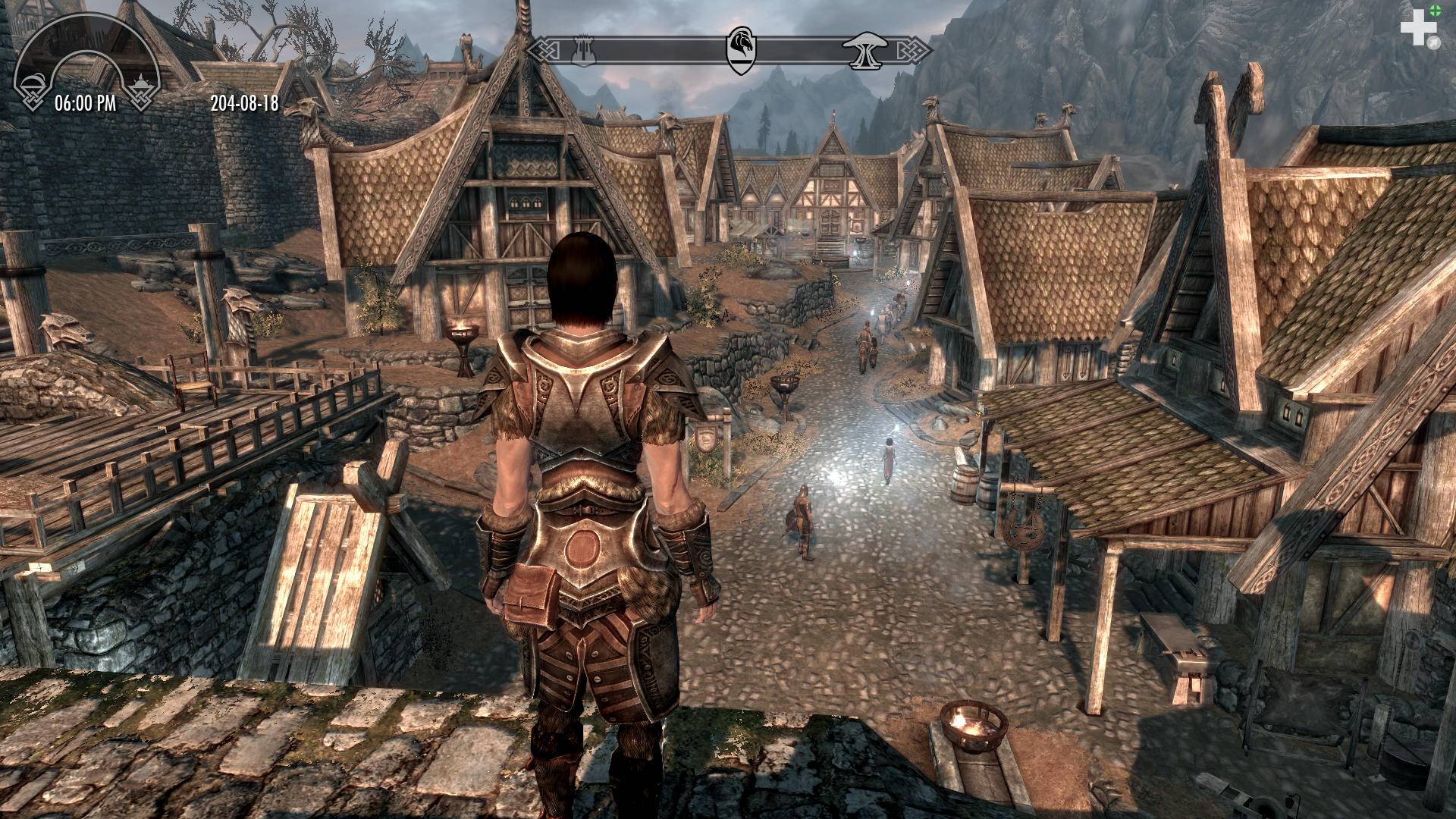1456x819 pixels.
Task: Click the horse-head shield marker on the compass
Action: pos(741,49)
